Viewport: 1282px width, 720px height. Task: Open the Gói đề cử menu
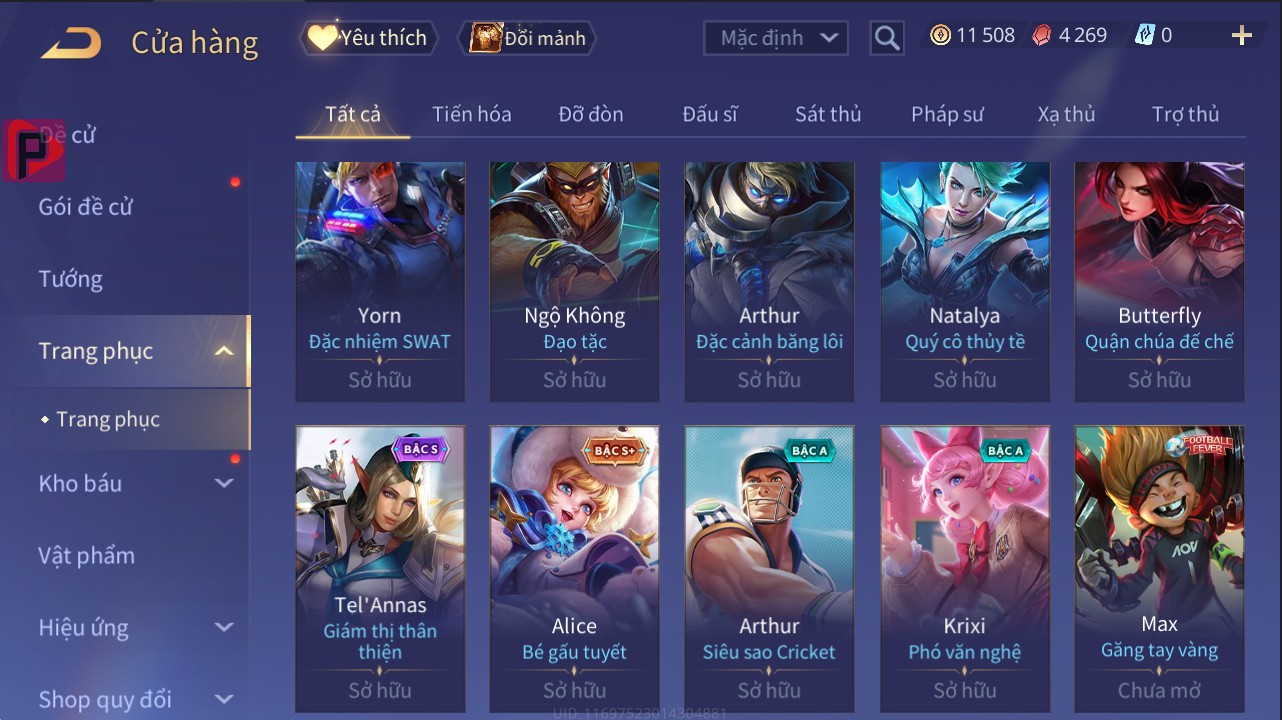[x=86, y=207]
